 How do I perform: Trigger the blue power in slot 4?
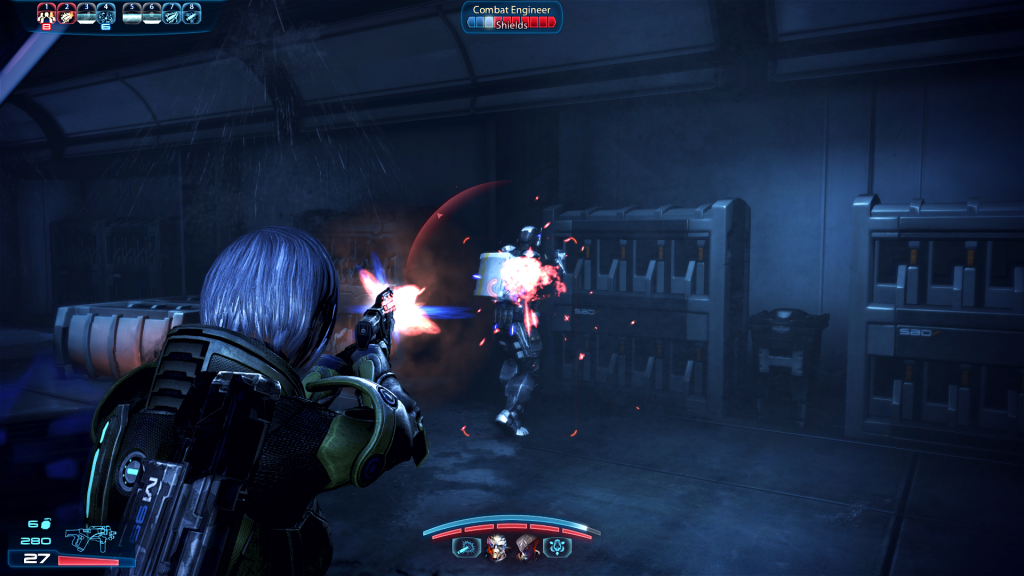pos(107,14)
